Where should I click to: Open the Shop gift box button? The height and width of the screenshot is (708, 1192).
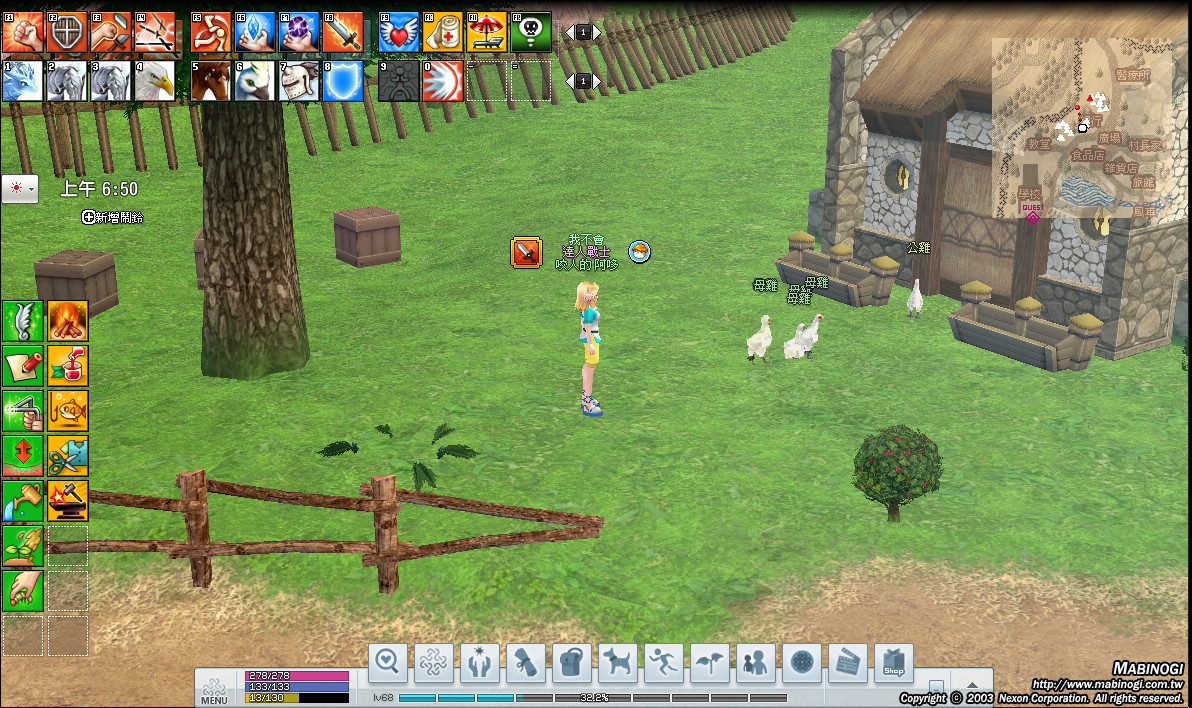894,662
